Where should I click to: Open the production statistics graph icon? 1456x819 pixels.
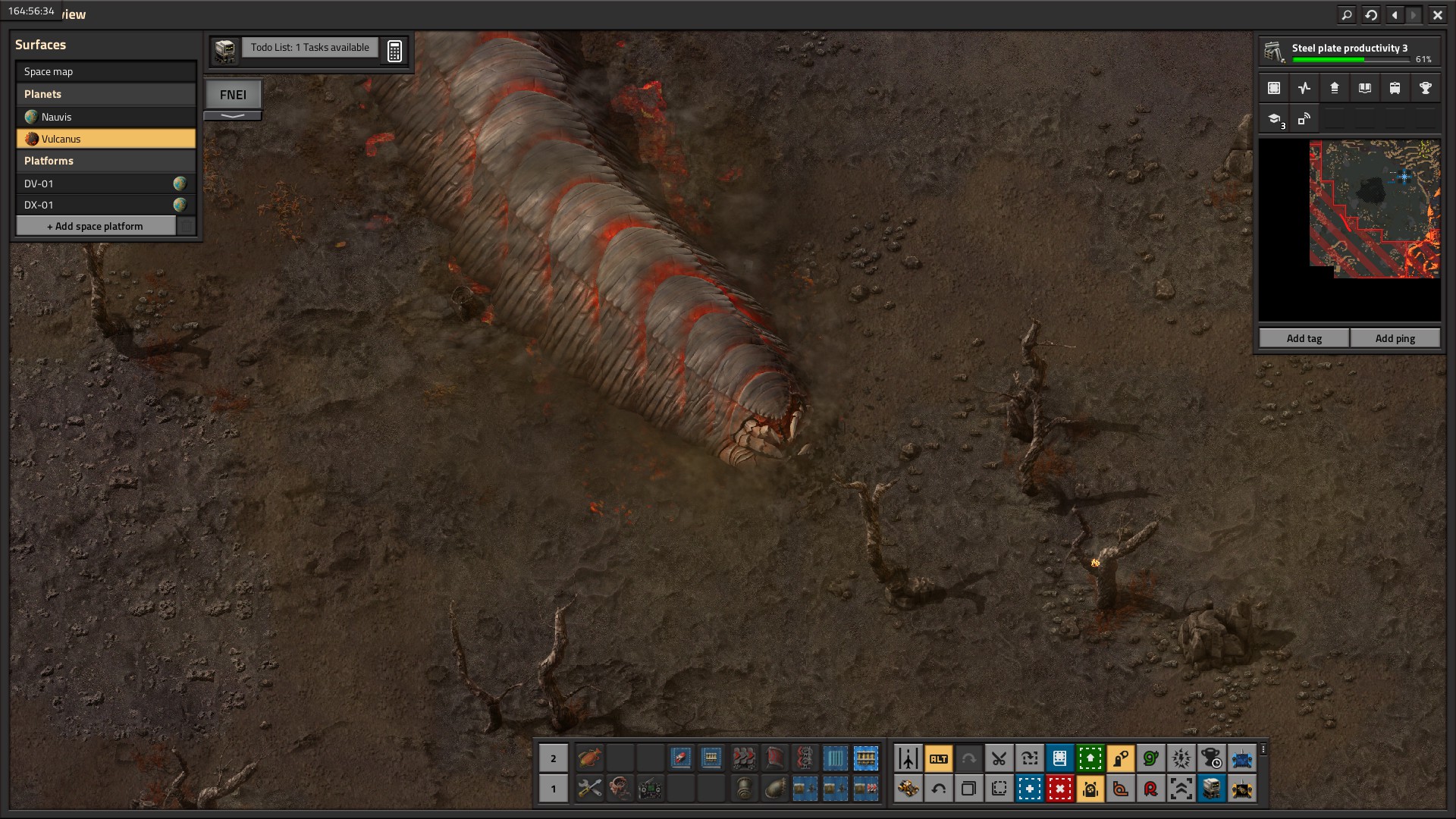(x=1304, y=88)
